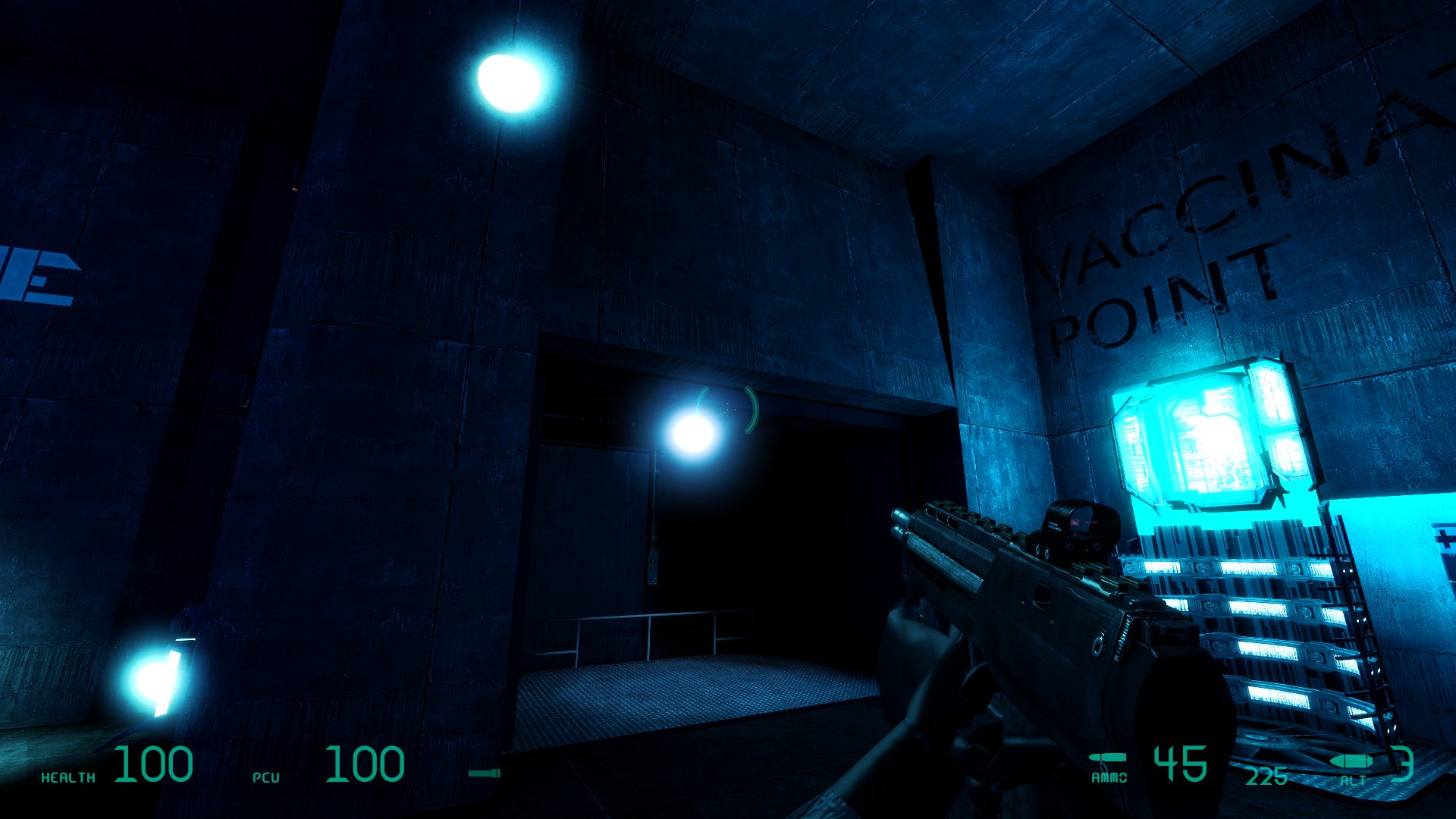The image size is (1456, 819).
Task: Click the PCU readout label
Action: 267,777
